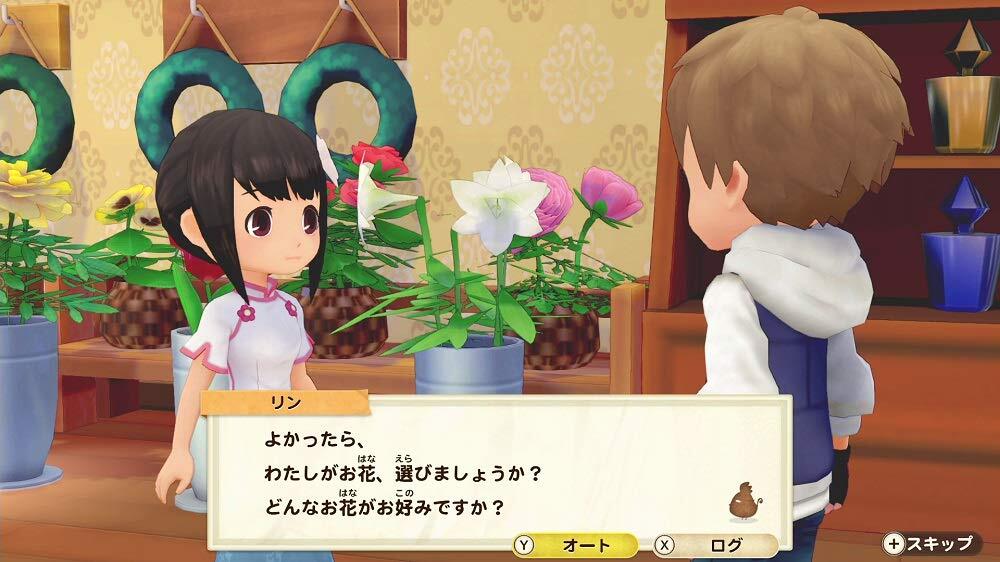Advance dialogue via the chicken indicator
Screen dimensions: 1000x562
pyautogui.click(x=743, y=502)
